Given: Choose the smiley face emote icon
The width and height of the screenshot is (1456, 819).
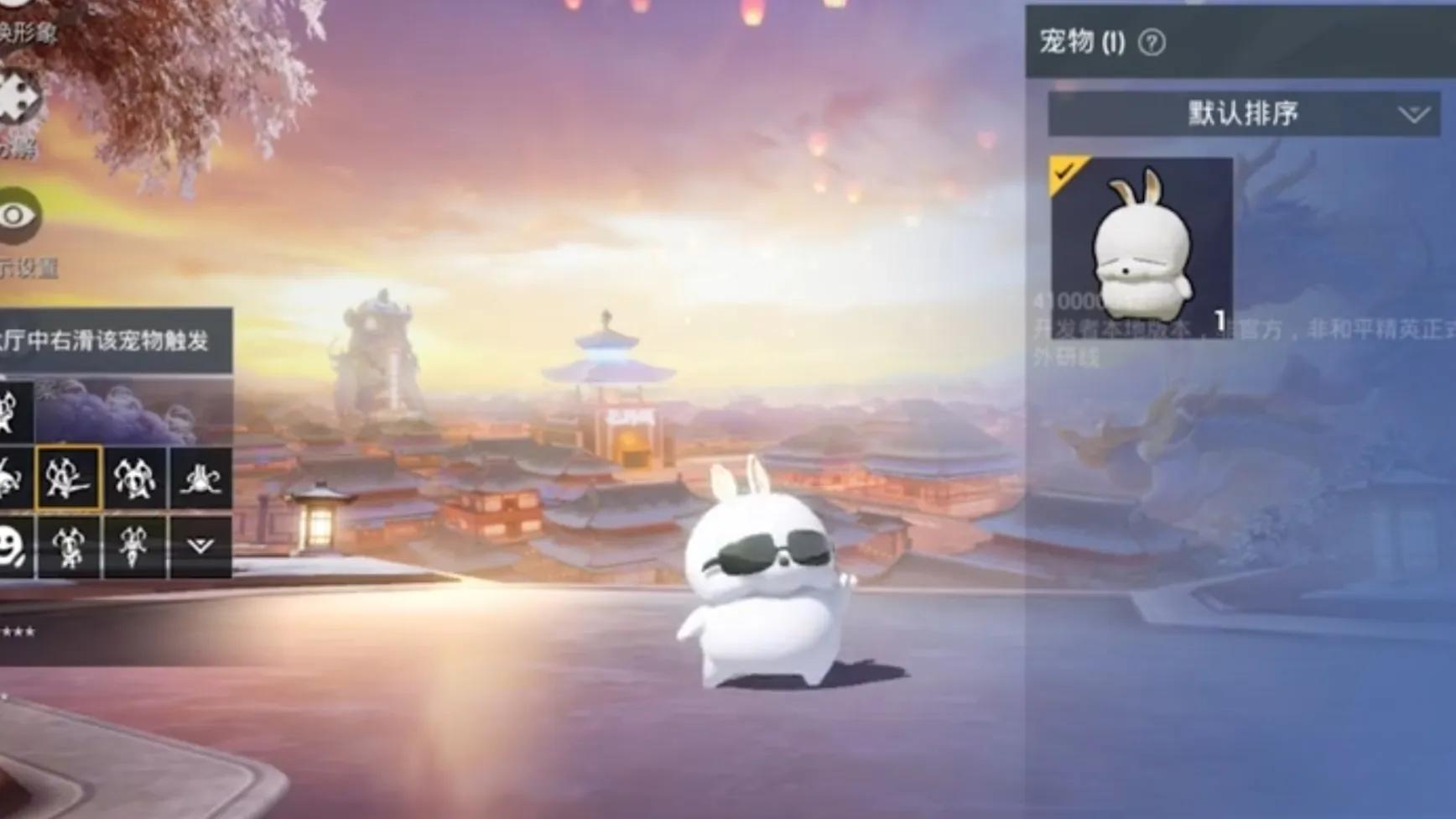Looking at the screenshot, I should click(13, 547).
